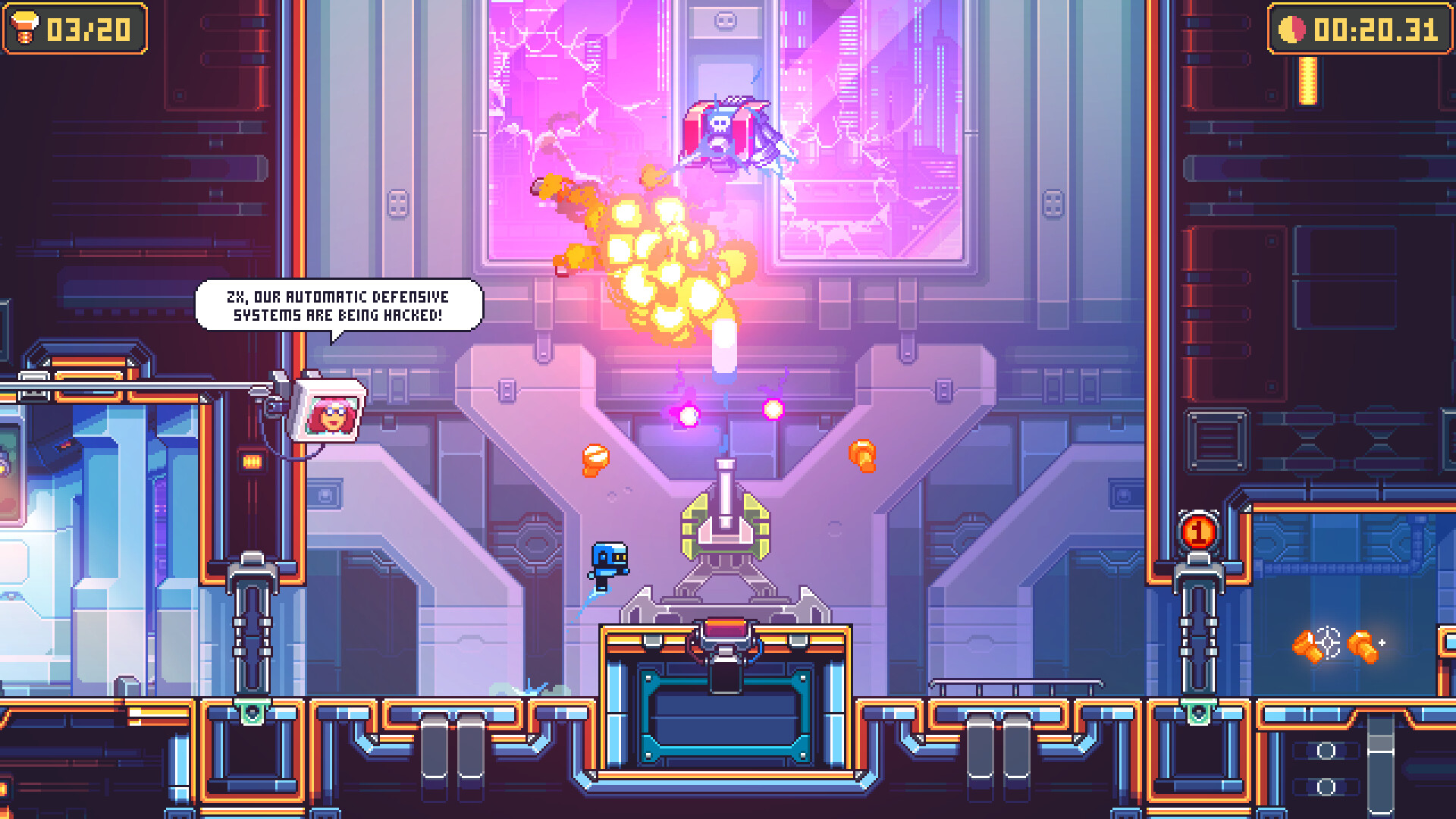Image resolution: width=1456 pixels, height=819 pixels.
Task: Click the left pink energy orb projectile
Action: pyautogui.click(x=687, y=417)
